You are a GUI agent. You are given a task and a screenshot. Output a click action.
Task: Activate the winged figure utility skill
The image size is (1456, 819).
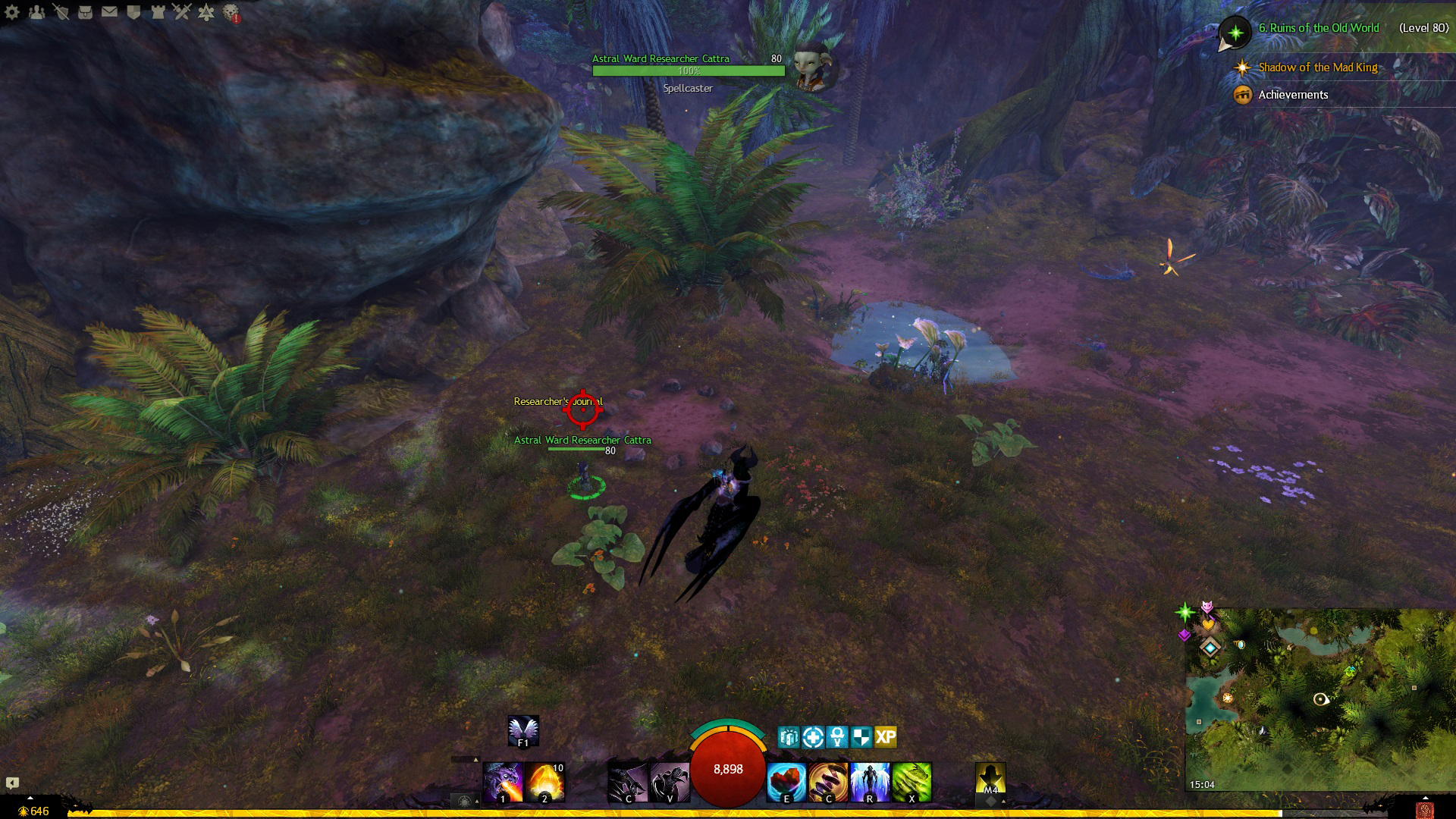(870, 783)
